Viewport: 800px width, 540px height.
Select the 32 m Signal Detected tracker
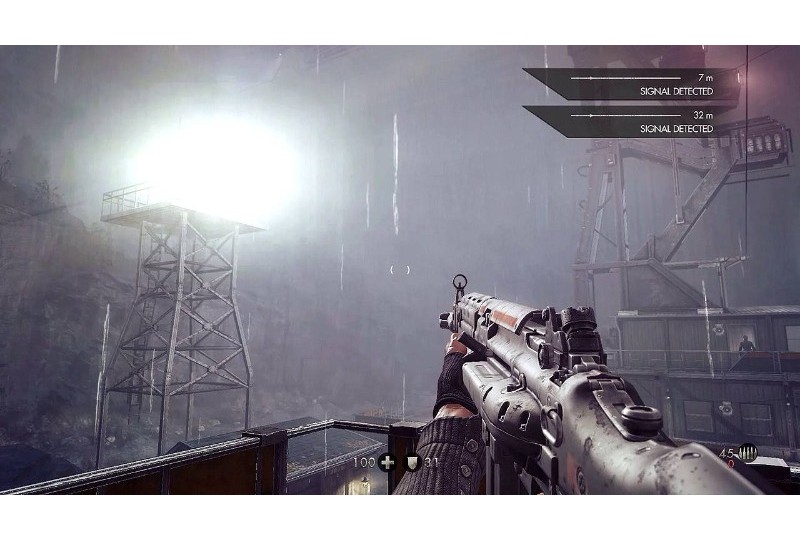tap(640, 121)
